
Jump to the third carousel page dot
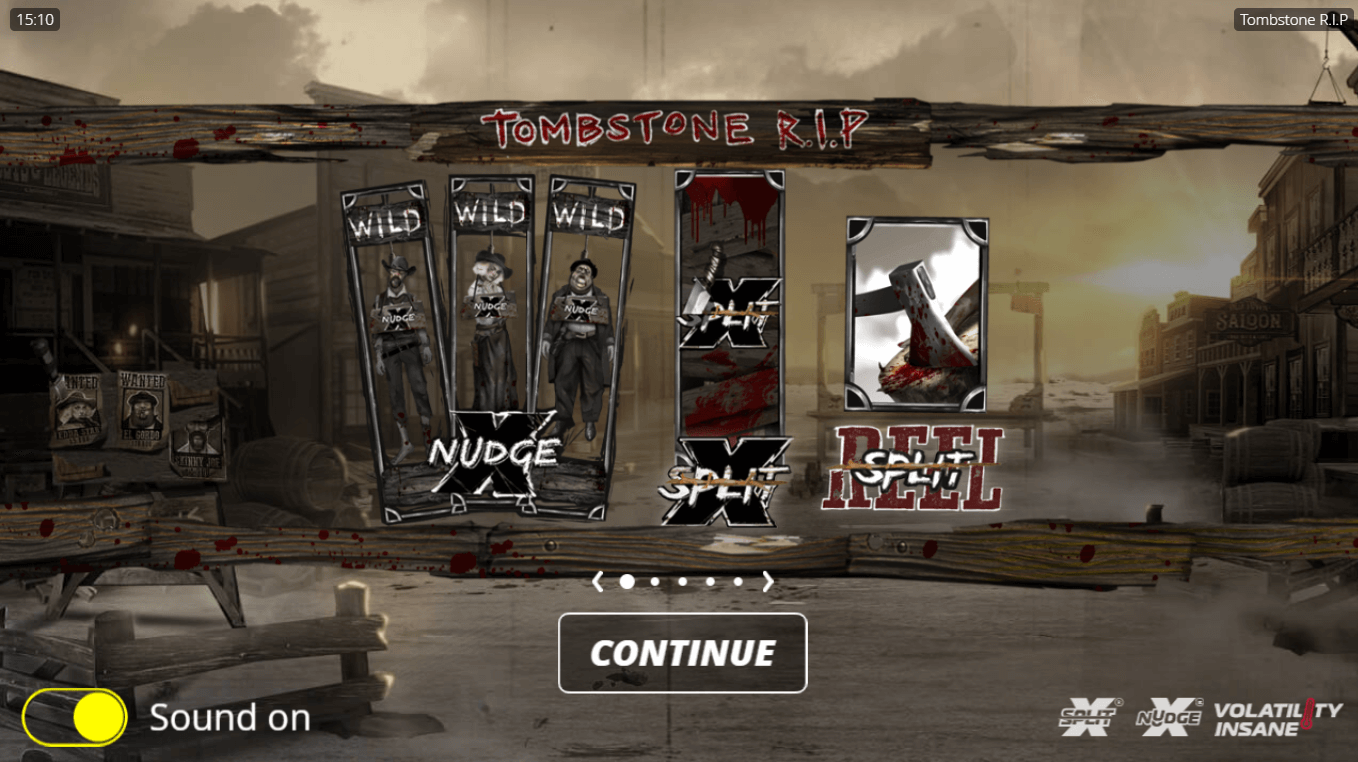coord(683,581)
